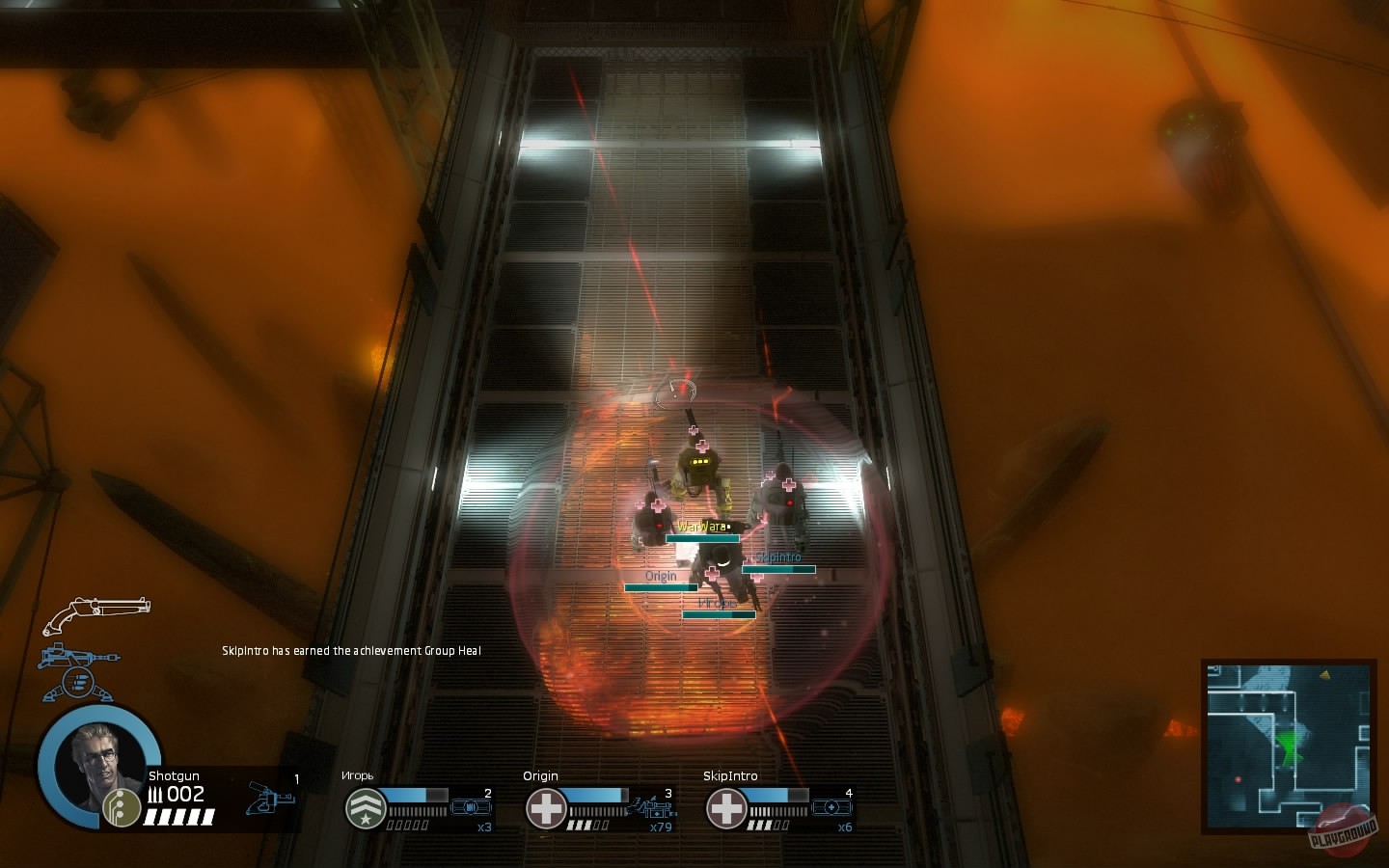This screenshot has width=1389, height=868.
Task: Click the offhand flamer icon next to Shotgun
Action: 272,800
